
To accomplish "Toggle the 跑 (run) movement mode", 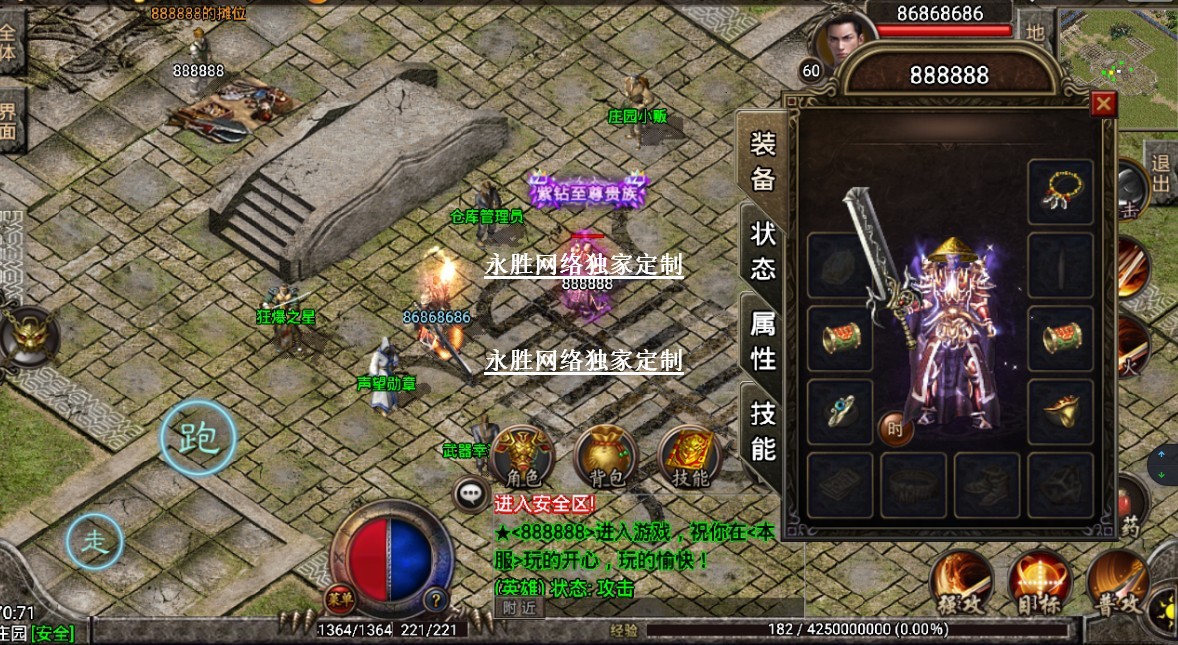I will click(x=198, y=439).
